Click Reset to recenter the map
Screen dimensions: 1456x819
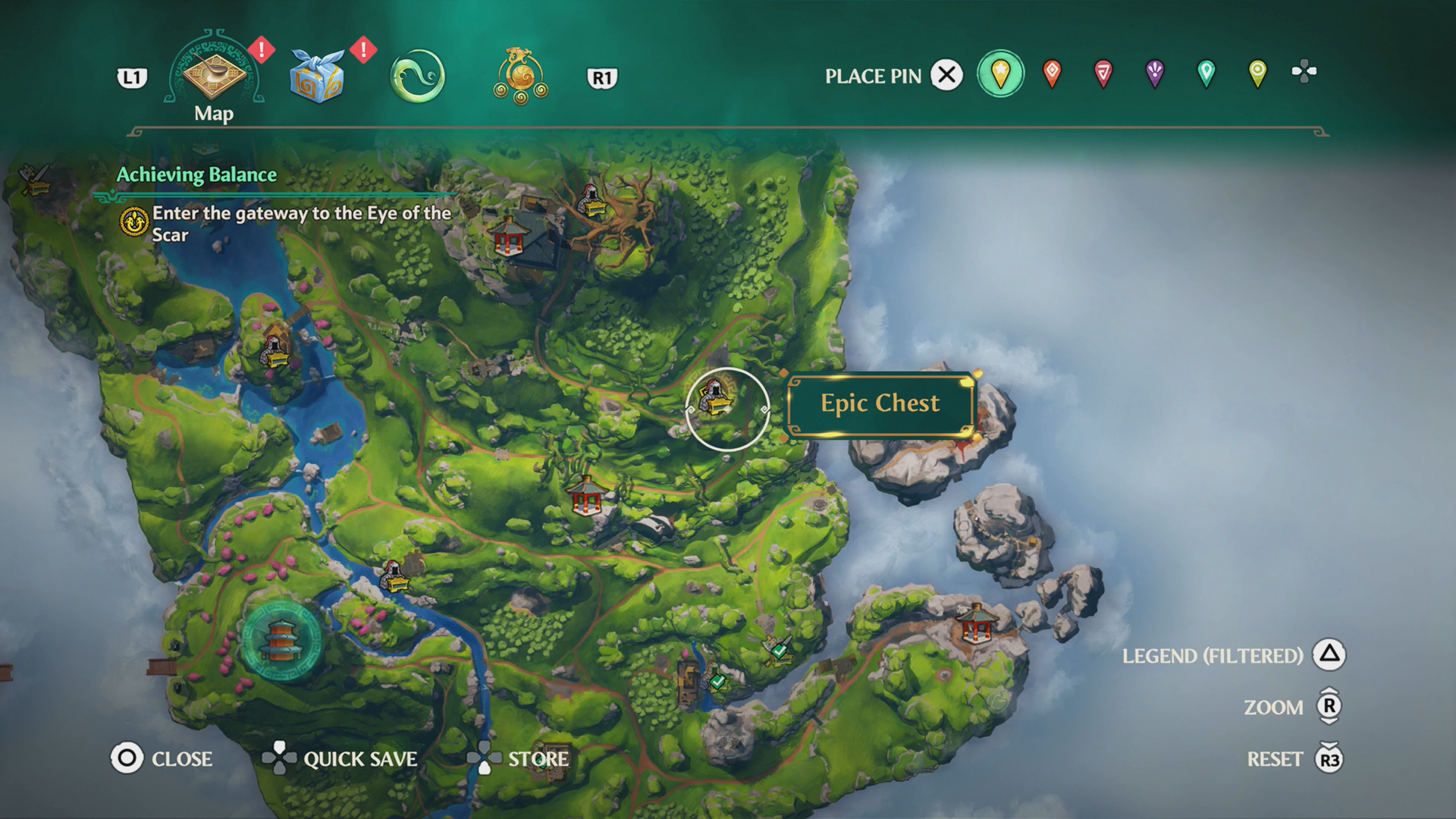tap(1277, 758)
